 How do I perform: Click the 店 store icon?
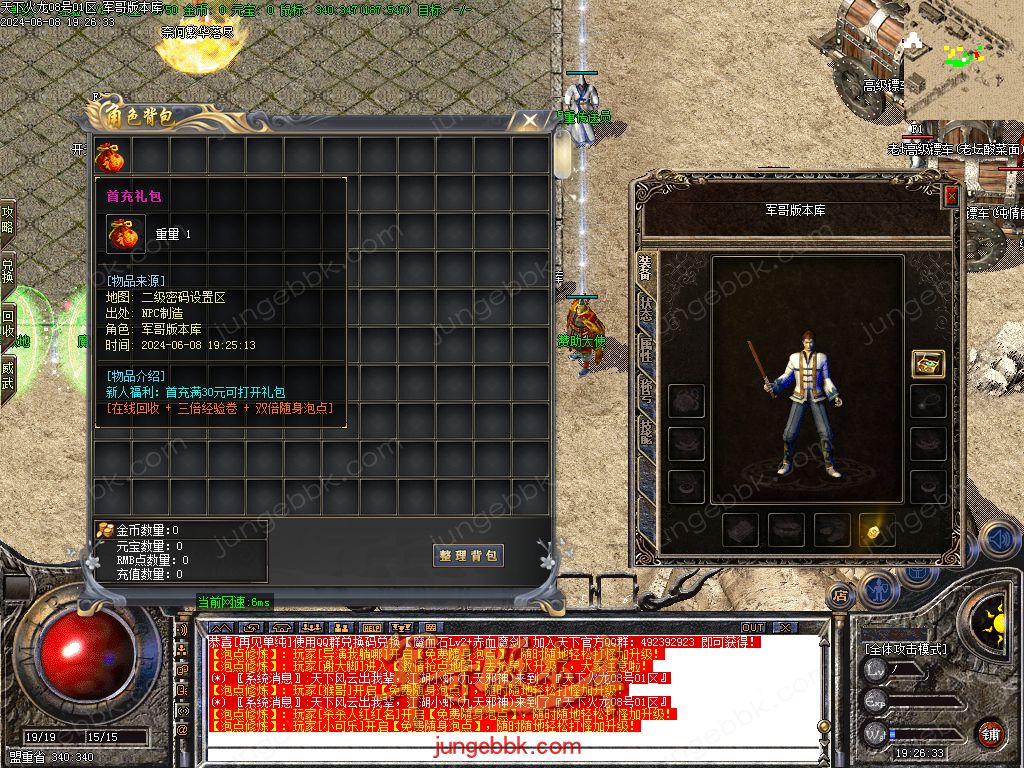(x=840, y=596)
